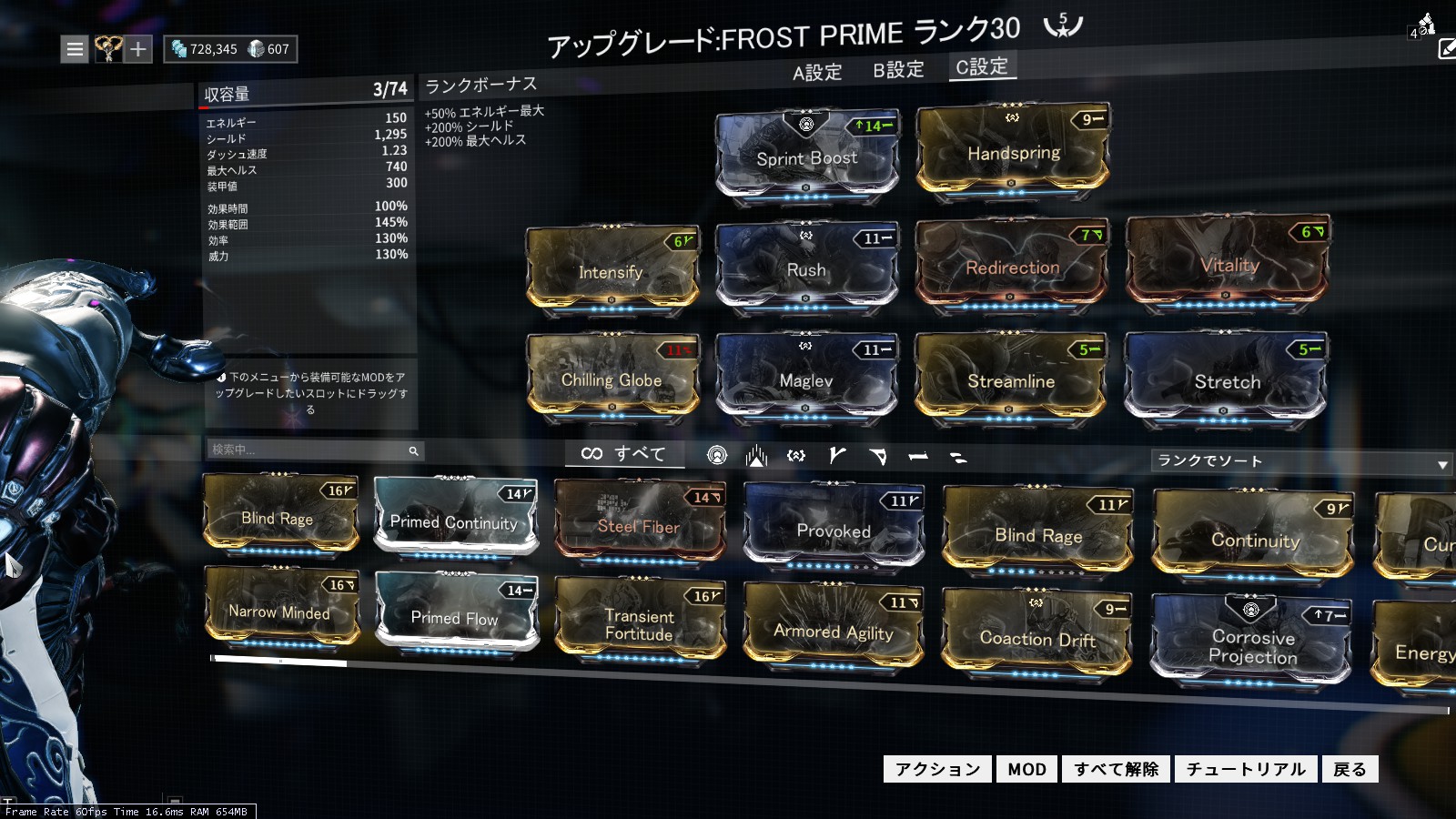Click the gold Warframe emblem icon in header

pos(108,48)
